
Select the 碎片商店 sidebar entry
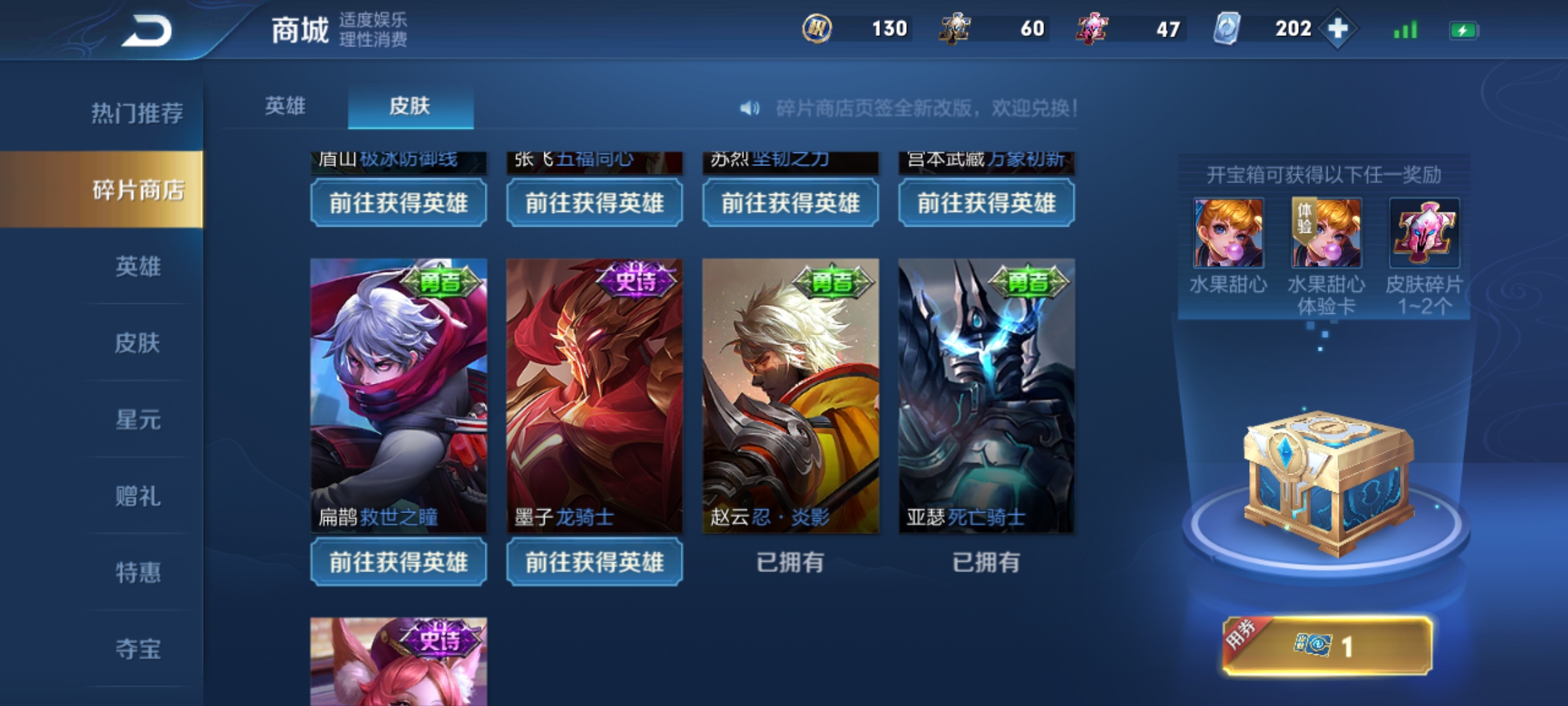[137, 190]
